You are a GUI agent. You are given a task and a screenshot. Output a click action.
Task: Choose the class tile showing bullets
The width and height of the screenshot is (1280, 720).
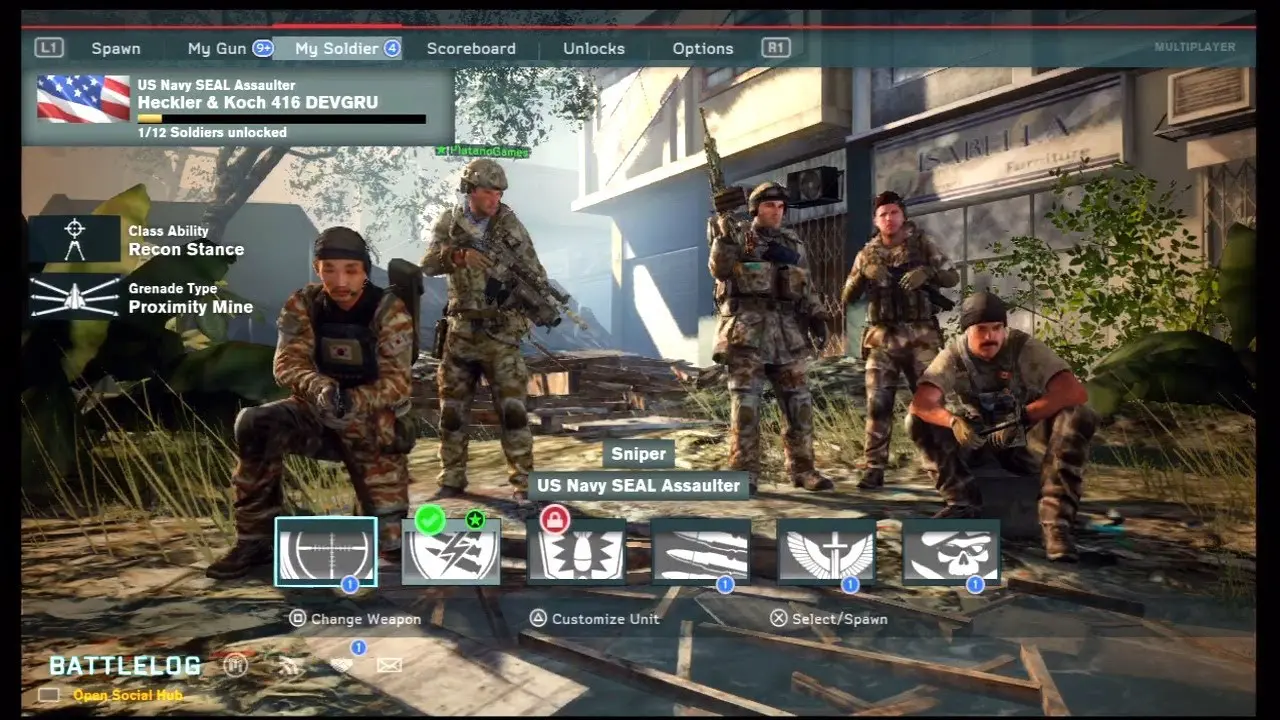701,553
